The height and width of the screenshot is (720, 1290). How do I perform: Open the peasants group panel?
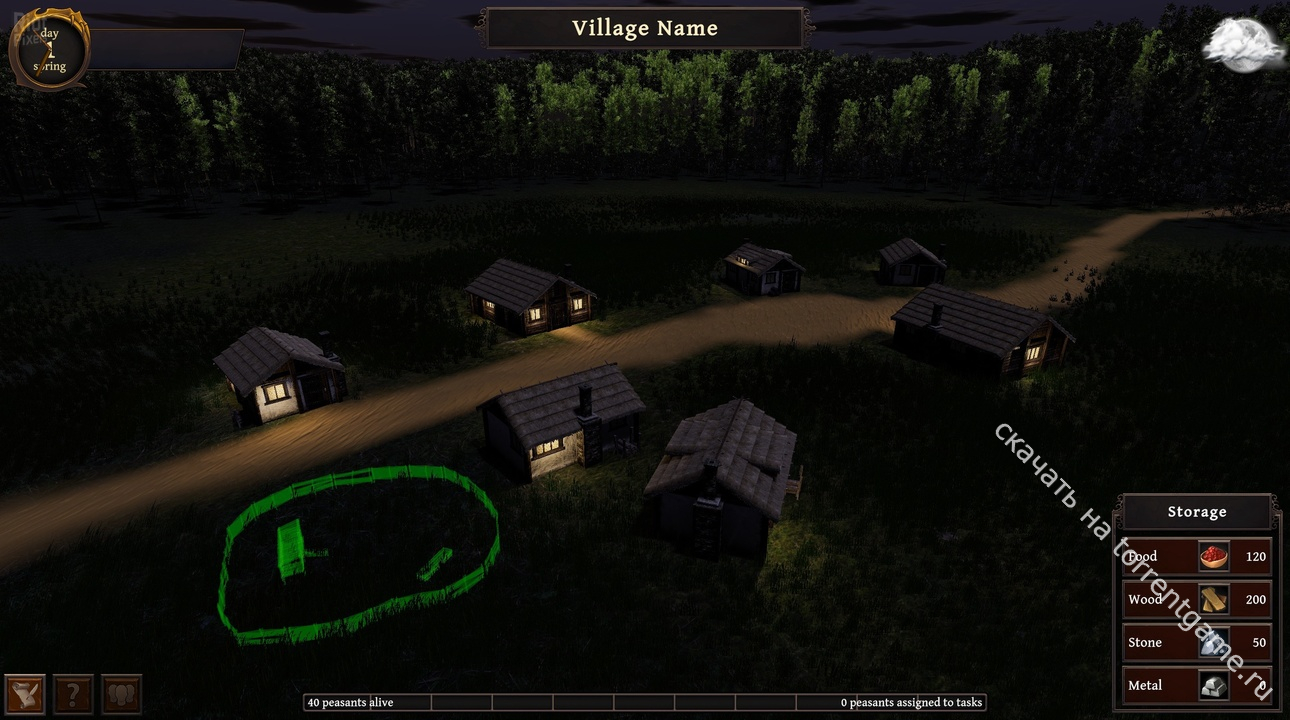coord(122,693)
